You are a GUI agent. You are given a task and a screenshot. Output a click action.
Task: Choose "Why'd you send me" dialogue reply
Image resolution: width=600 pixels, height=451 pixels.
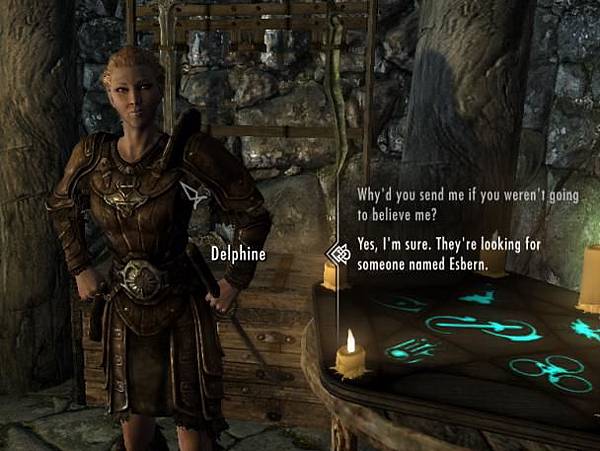coord(467,204)
